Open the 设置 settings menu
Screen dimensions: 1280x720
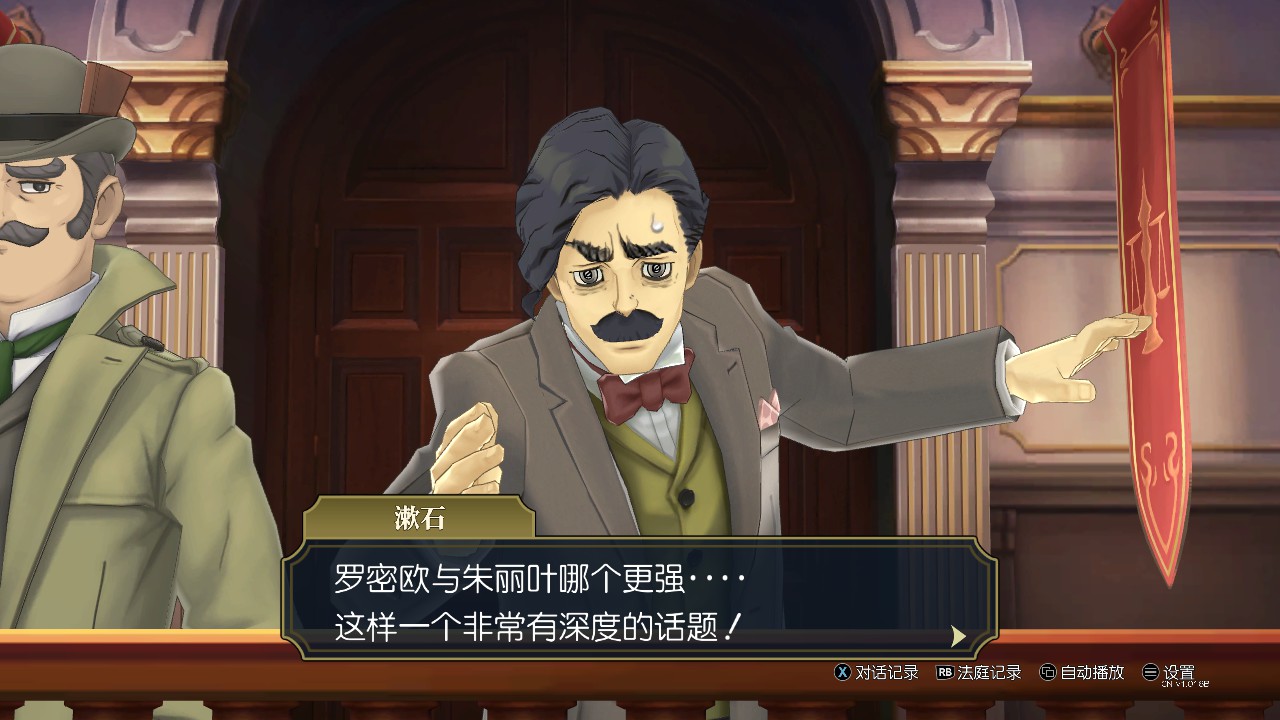click(x=1169, y=673)
